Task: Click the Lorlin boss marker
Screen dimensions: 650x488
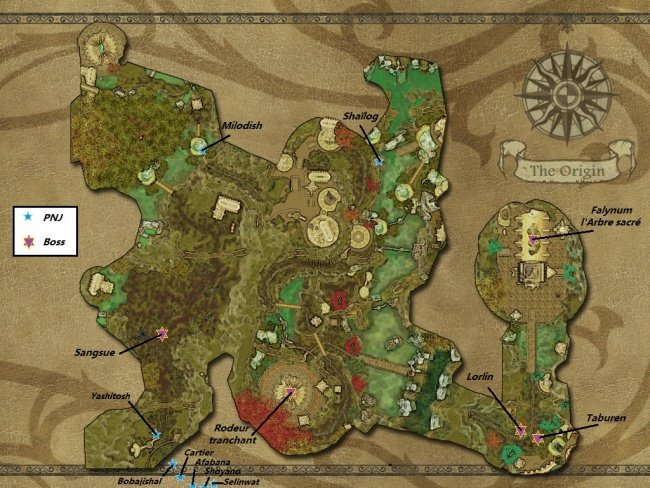Action: (521, 430)
